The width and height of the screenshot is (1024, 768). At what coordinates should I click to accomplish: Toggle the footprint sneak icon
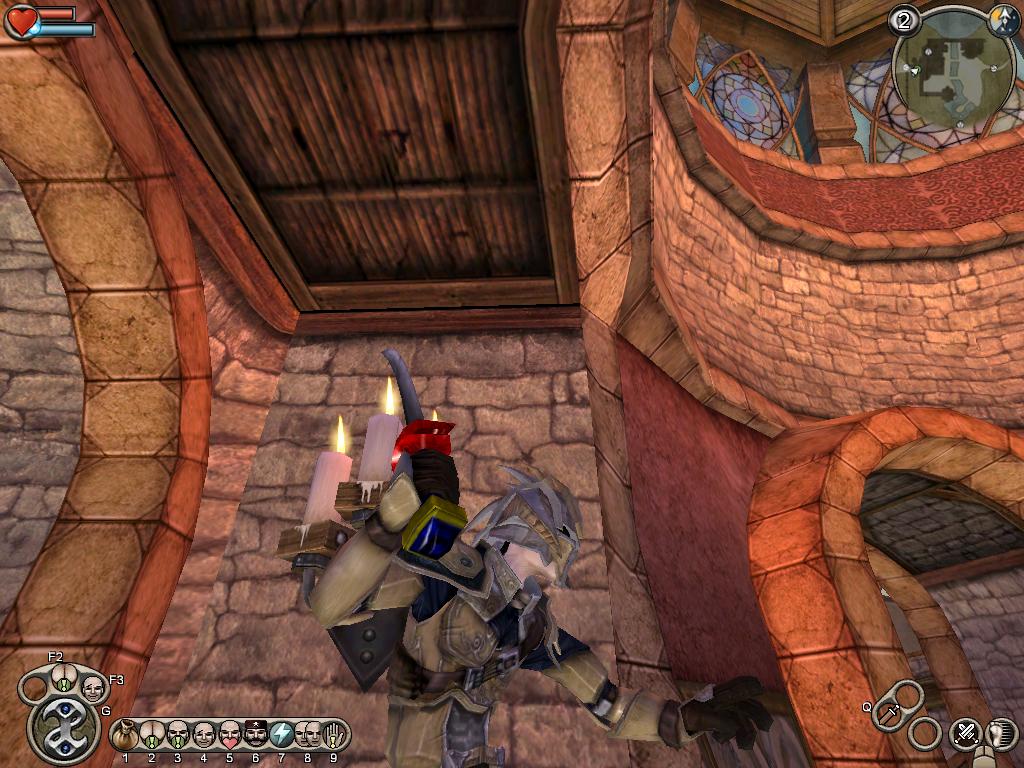tap(1000, 734)
